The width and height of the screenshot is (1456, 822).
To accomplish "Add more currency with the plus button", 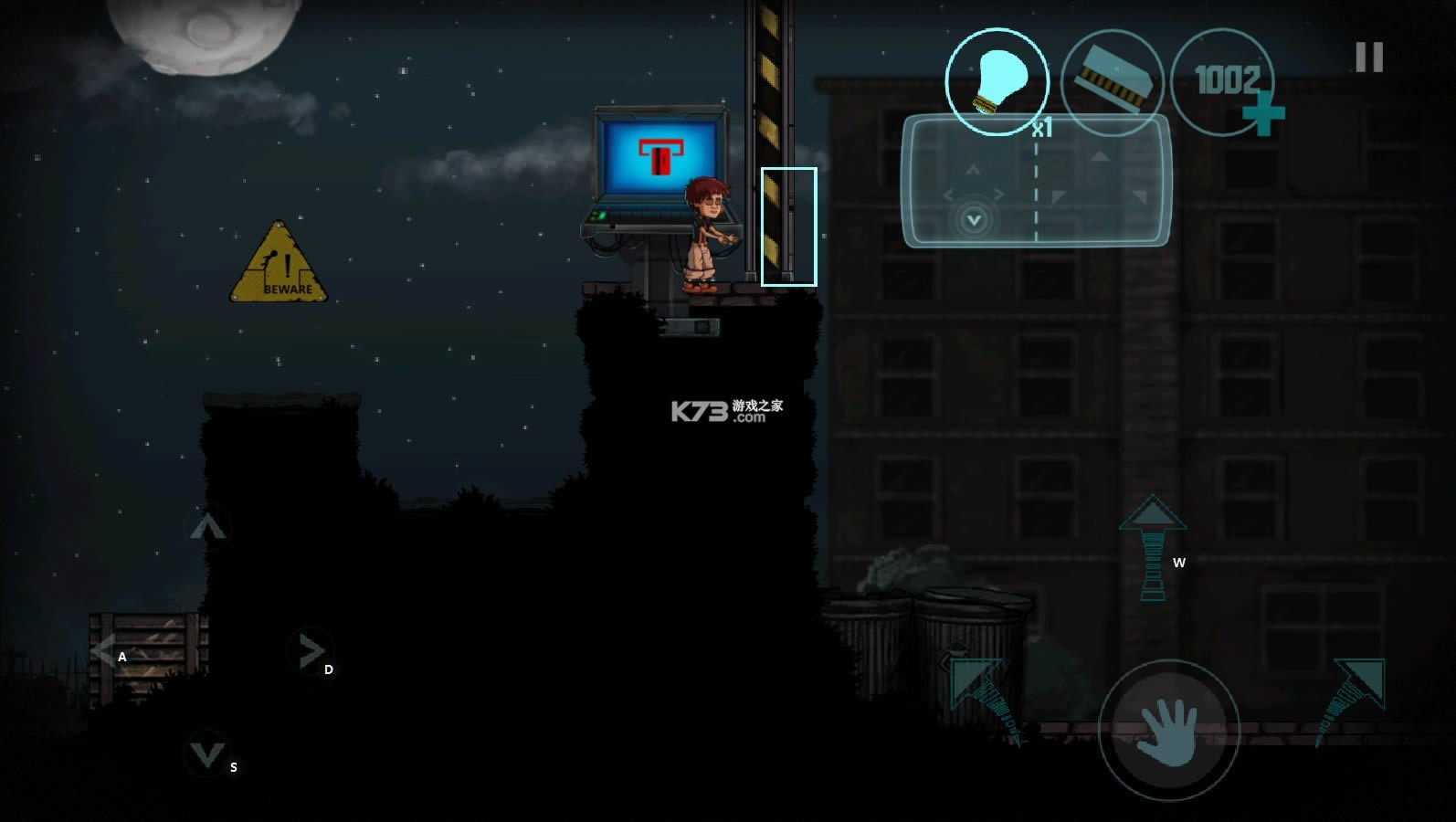I will pos(1263,117).
